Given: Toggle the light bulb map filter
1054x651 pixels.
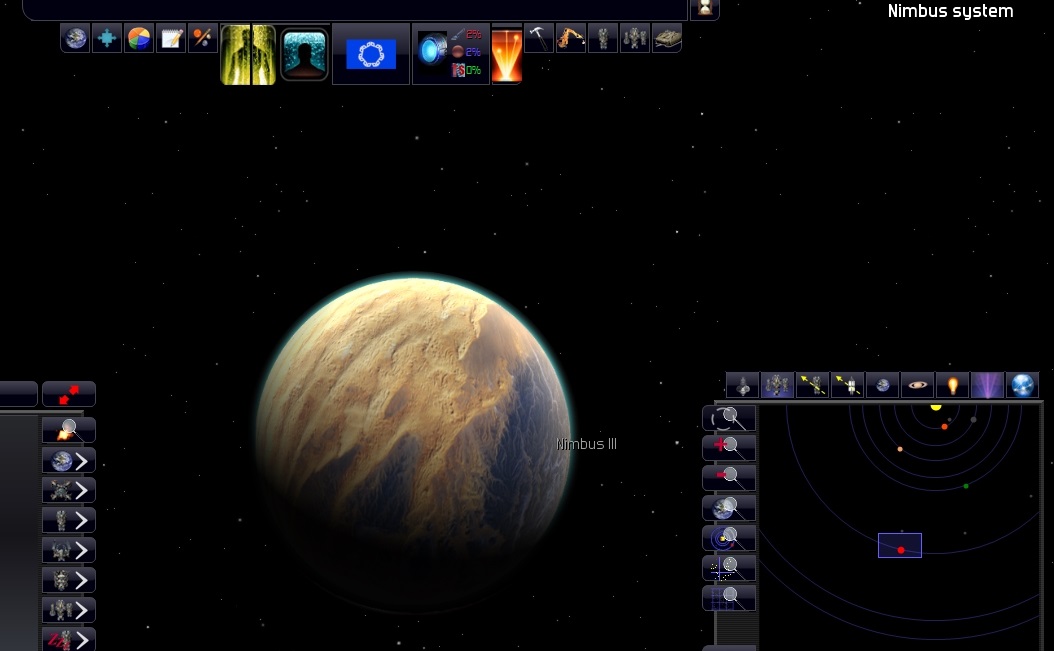Looking at the screenshot, I should (x=951, y=385).
